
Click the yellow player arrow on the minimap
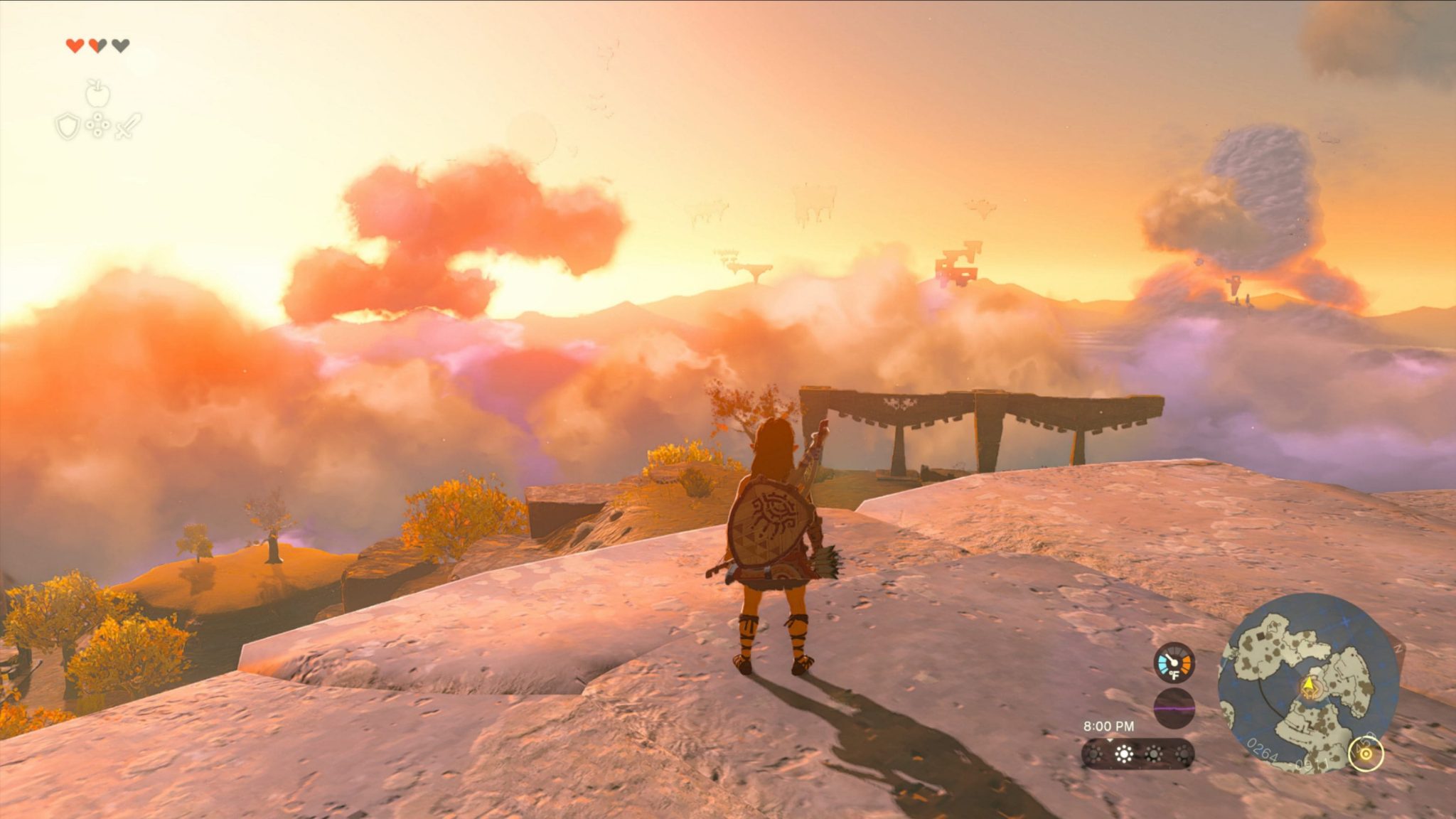pos(1309,684)
